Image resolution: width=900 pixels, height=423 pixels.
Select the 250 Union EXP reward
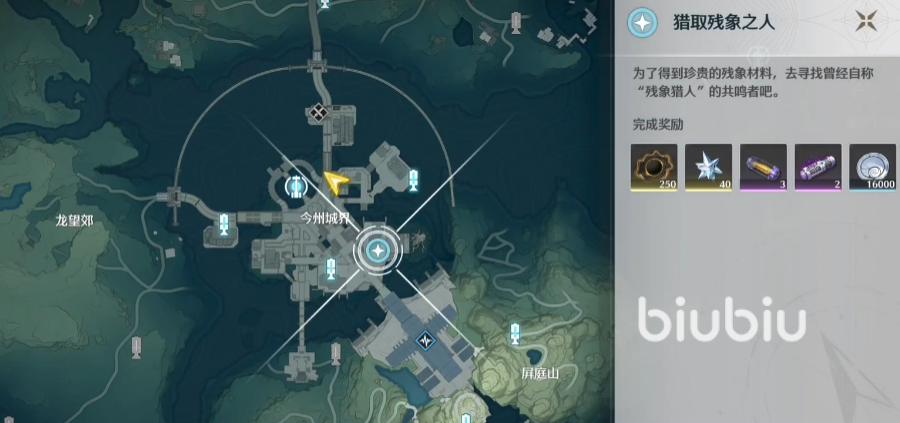pos(654,167)
